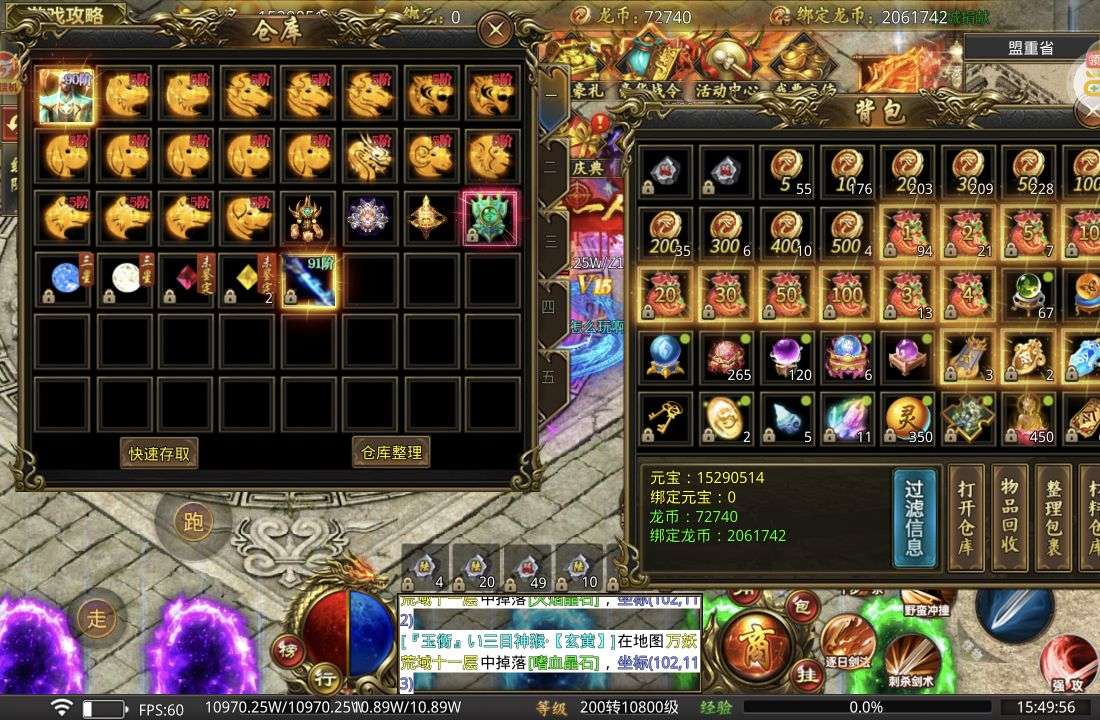Activate the 跑 run mode button
The height and width of the screenshot is (720, 1100).
coord(193,521)
